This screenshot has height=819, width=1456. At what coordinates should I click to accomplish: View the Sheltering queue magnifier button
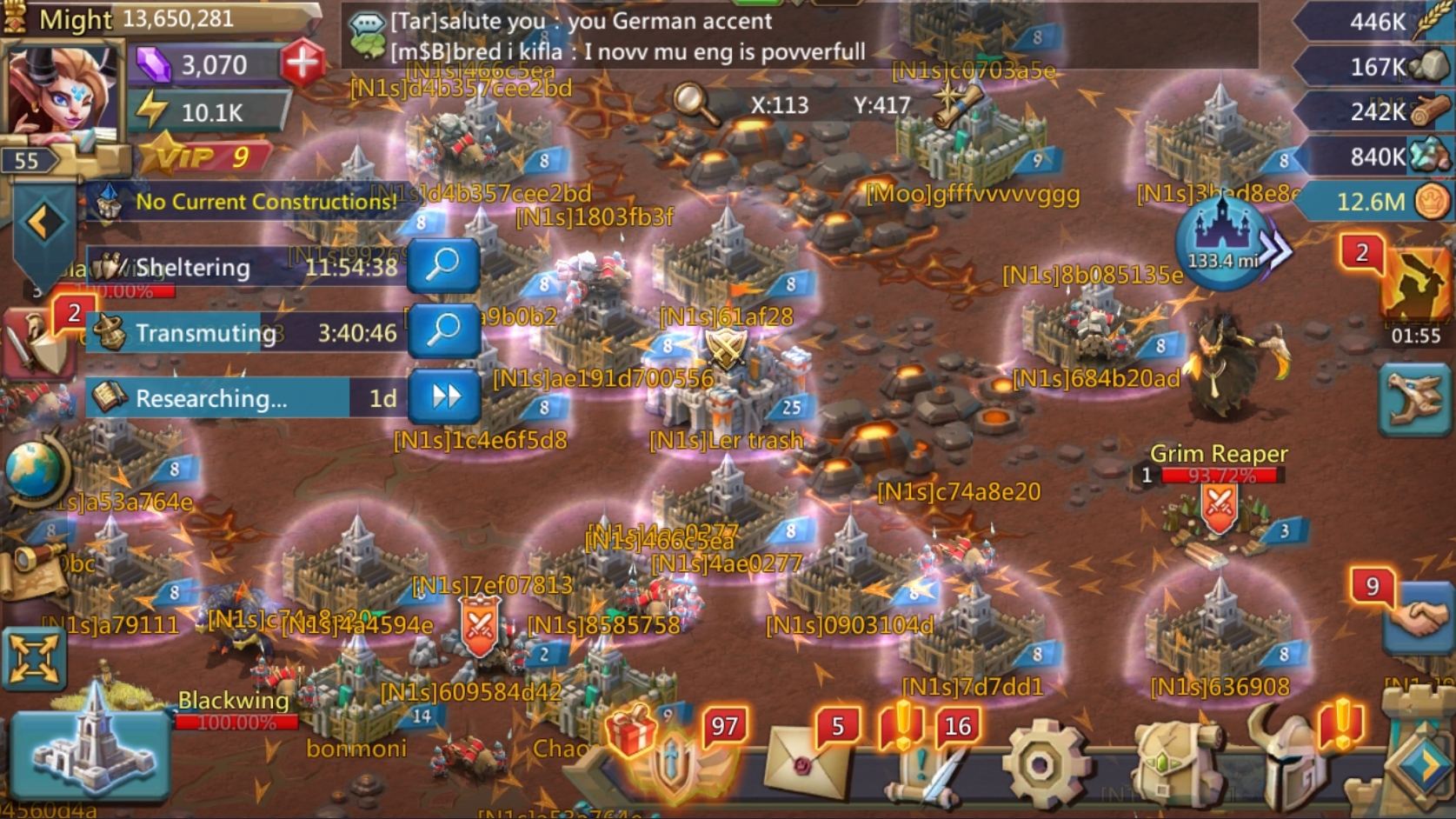tap(443, 264)
